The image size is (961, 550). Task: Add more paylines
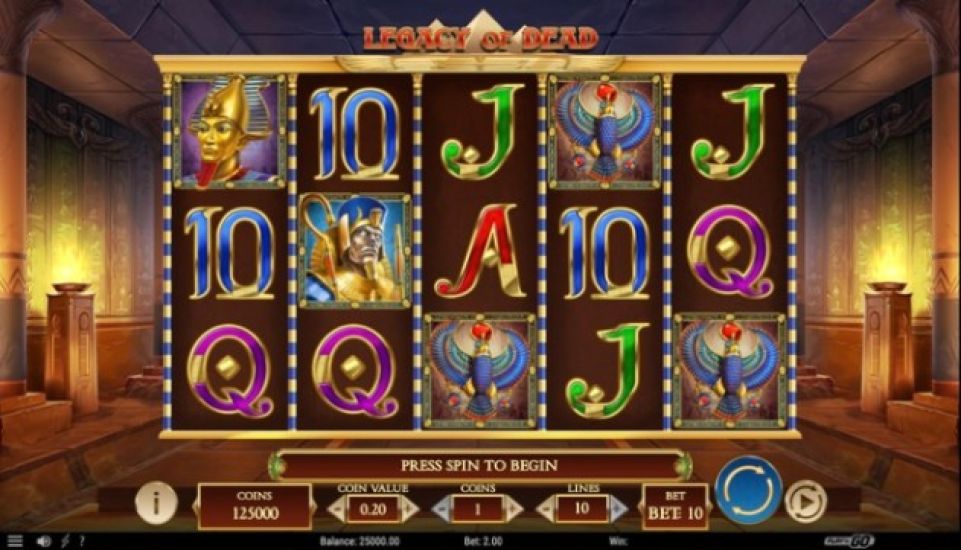[617, 509]
